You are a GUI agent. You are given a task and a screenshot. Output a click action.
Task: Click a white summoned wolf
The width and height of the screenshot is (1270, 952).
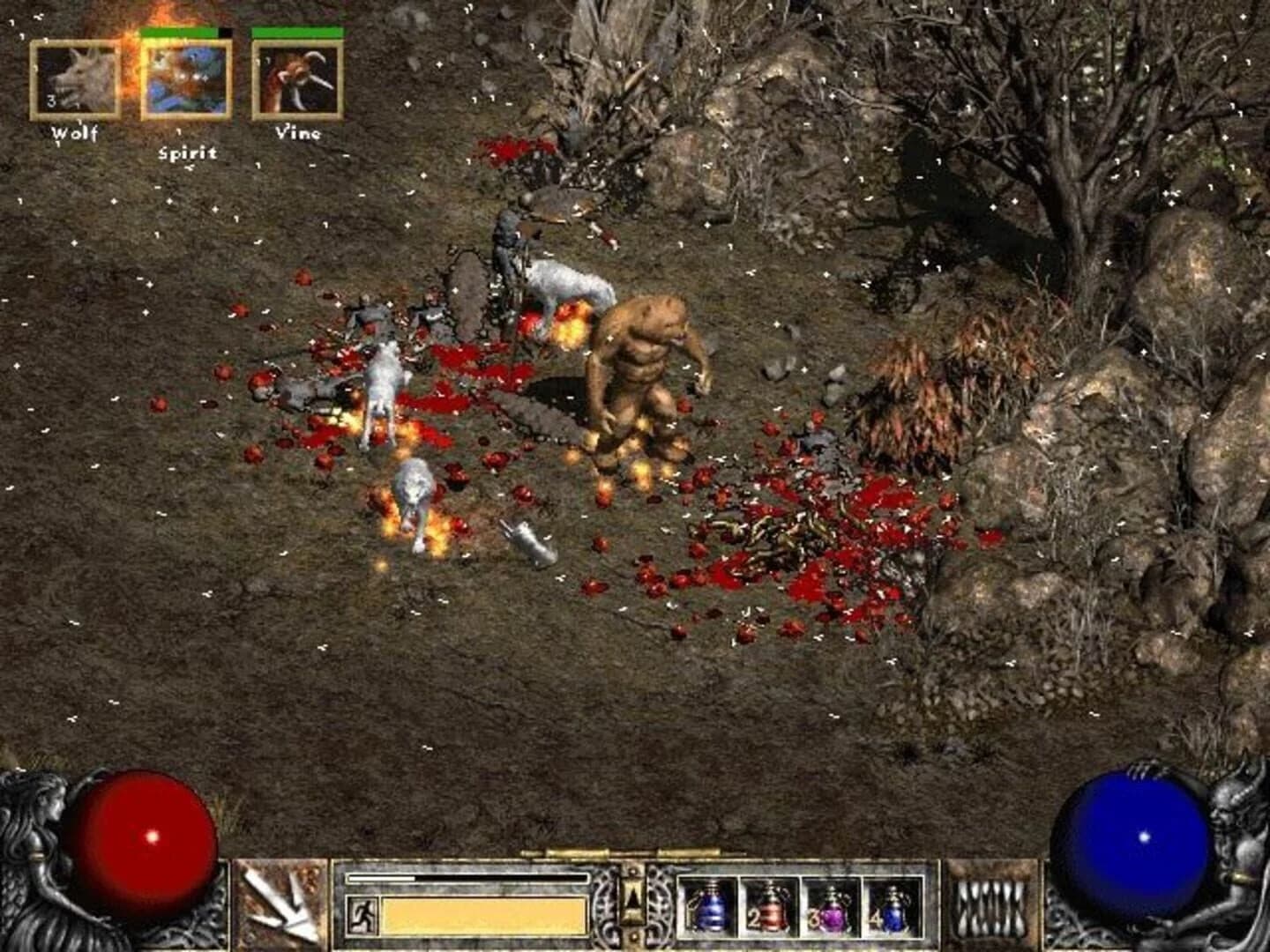pos(384,388)
